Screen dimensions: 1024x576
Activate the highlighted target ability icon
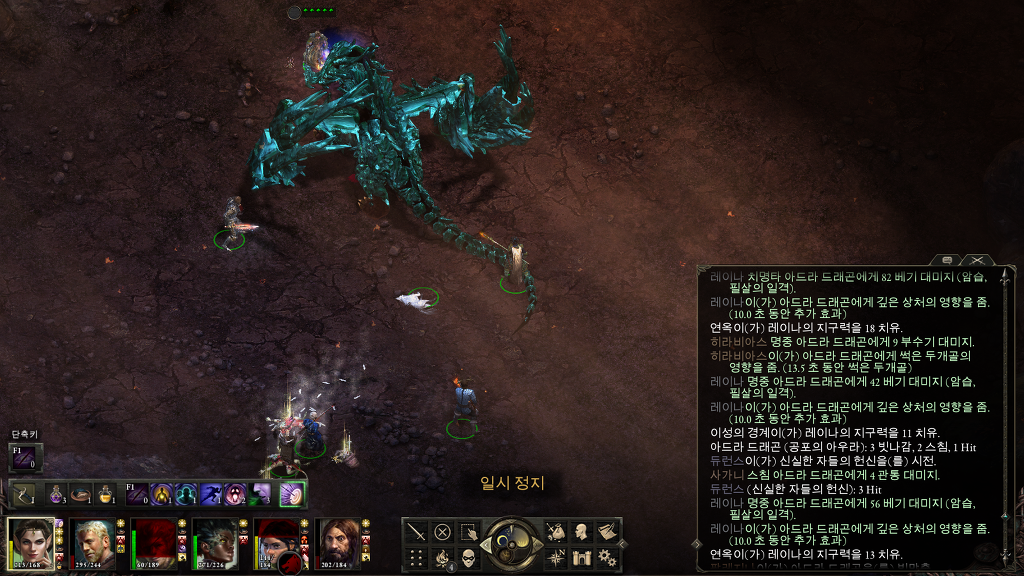(292, 494)
